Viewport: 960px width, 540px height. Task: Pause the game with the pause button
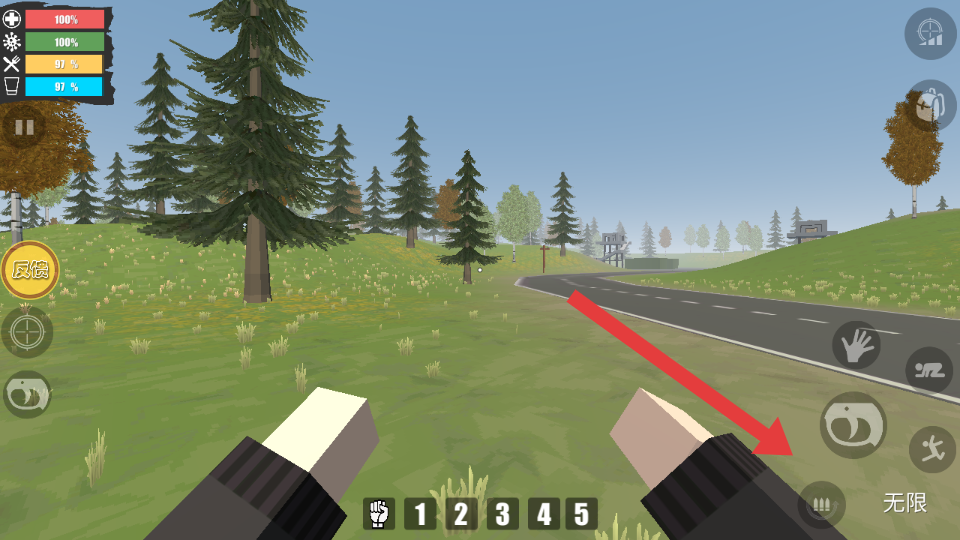click(x=24, y=127)
